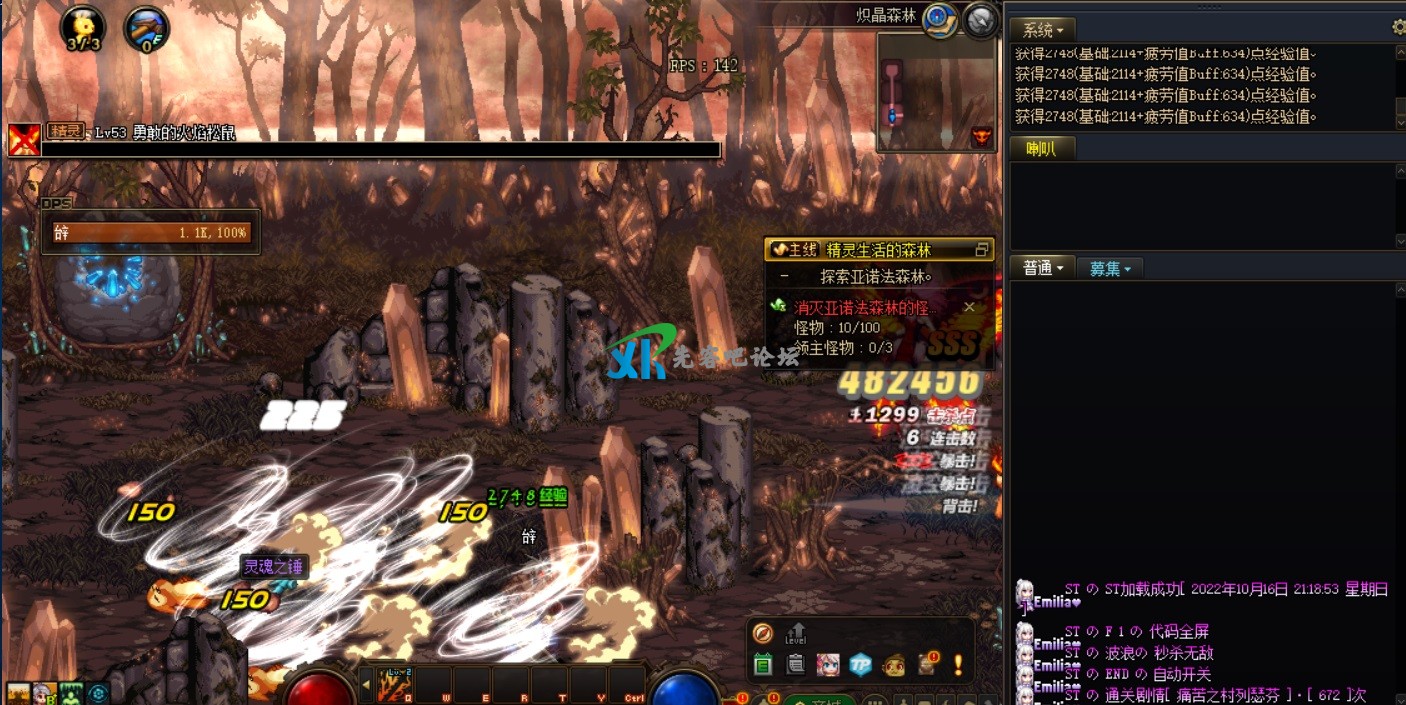Screen dimensions: 1406x705
Task: Open the Level up arrow icon
Action: [796, 633]
